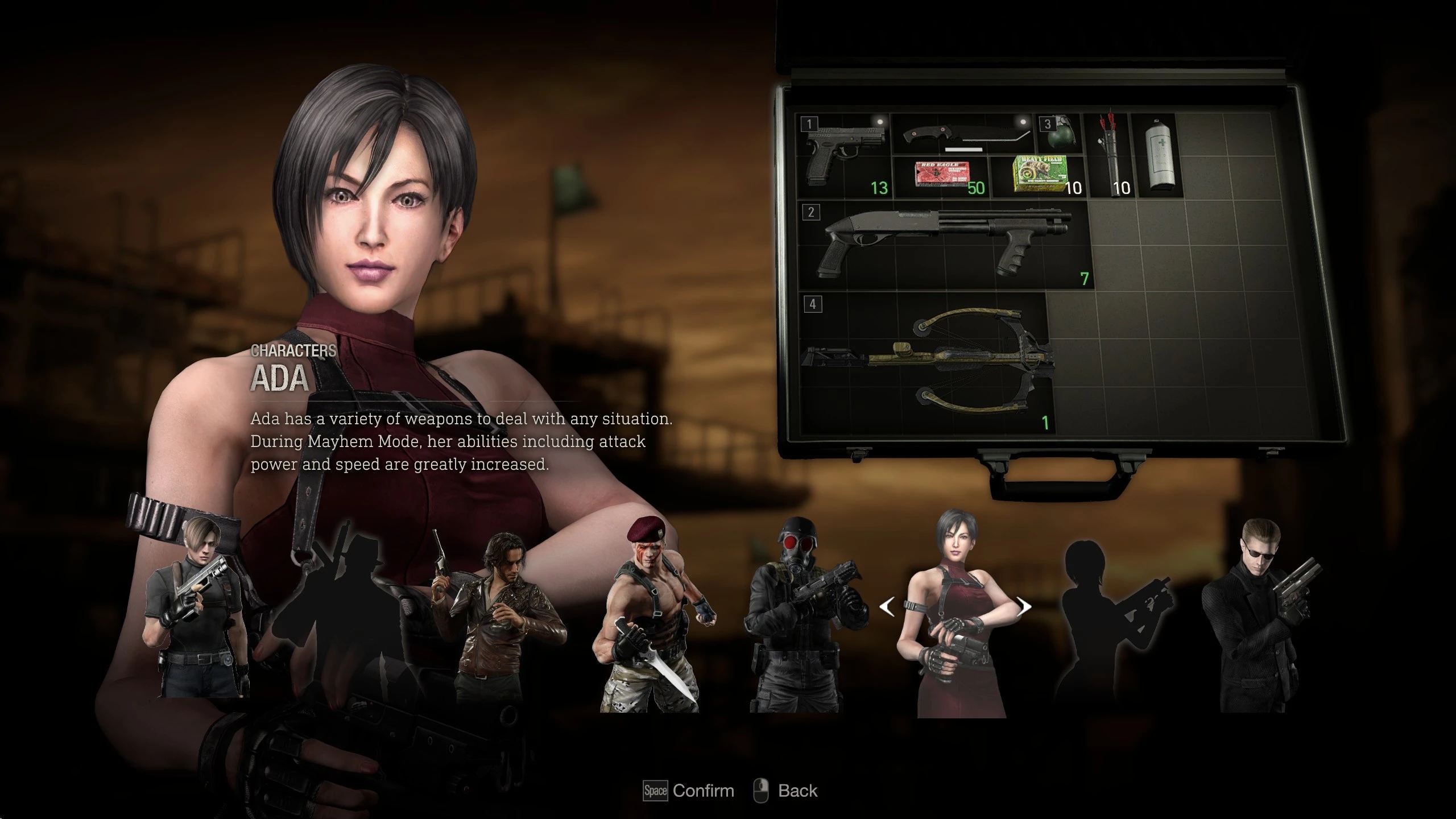Viewport: 1456px width, 819px height.
Task: Select the locked female silhouette character
Action: pyautogui.click(x=1109, y=614)
